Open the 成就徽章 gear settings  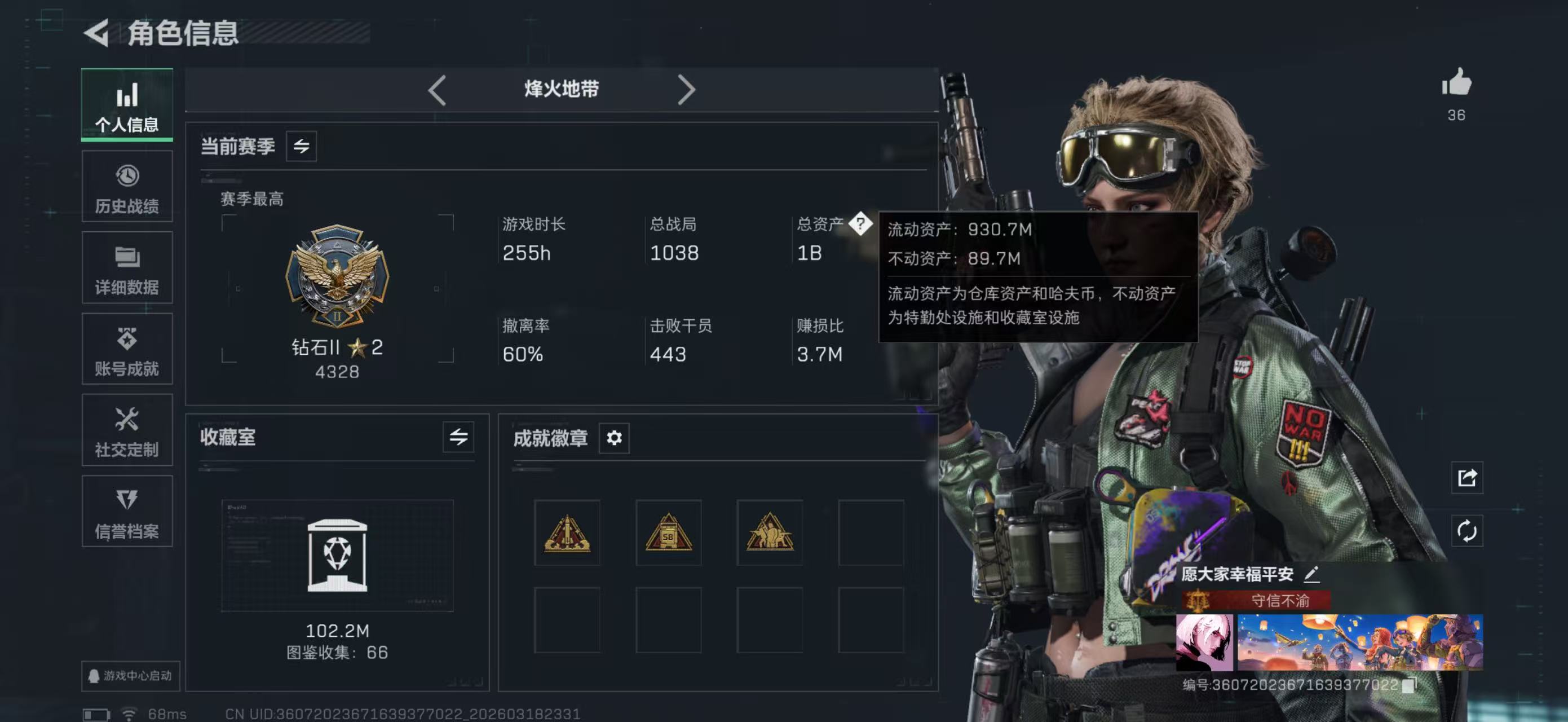tap(614, 438)
